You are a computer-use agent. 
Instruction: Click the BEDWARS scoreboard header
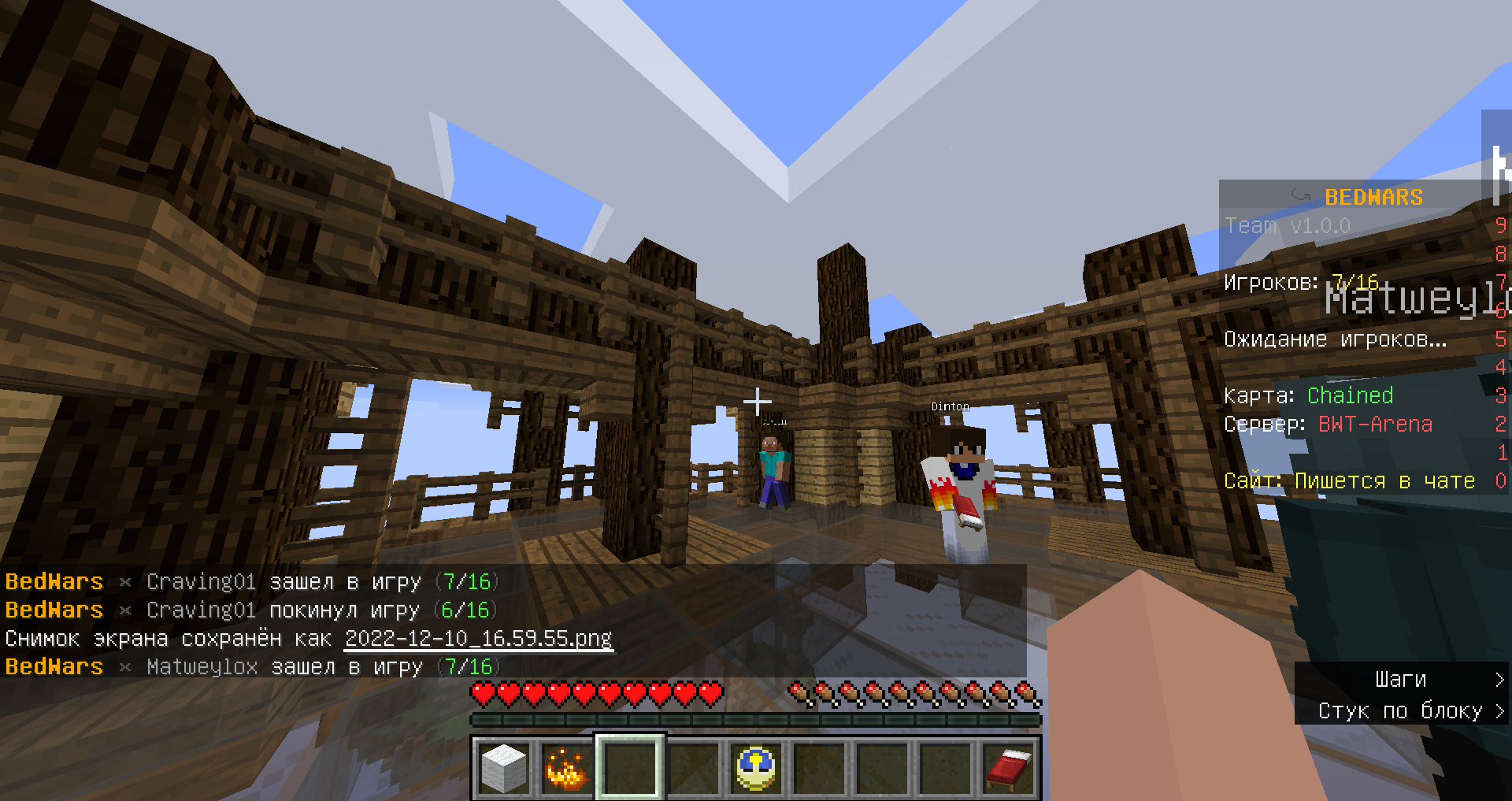[1373, 197]
